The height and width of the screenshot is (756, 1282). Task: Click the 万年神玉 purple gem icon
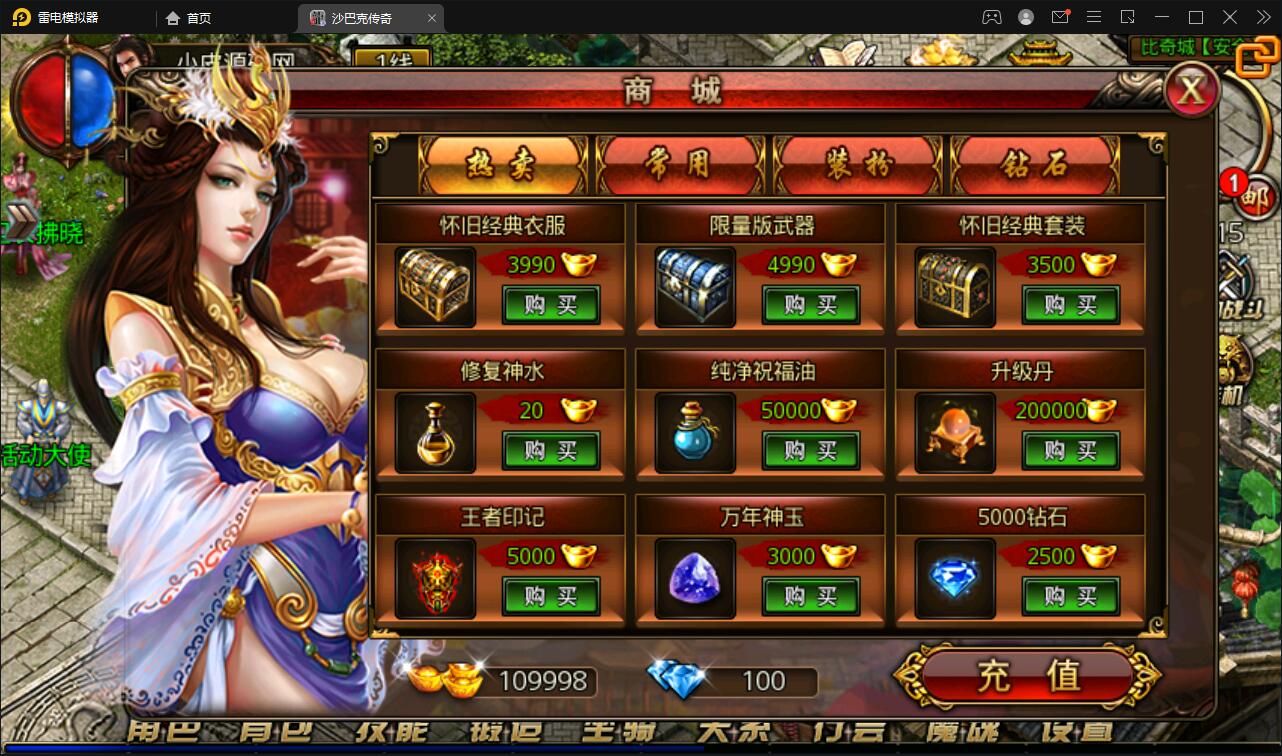click(x=695, y=578)
